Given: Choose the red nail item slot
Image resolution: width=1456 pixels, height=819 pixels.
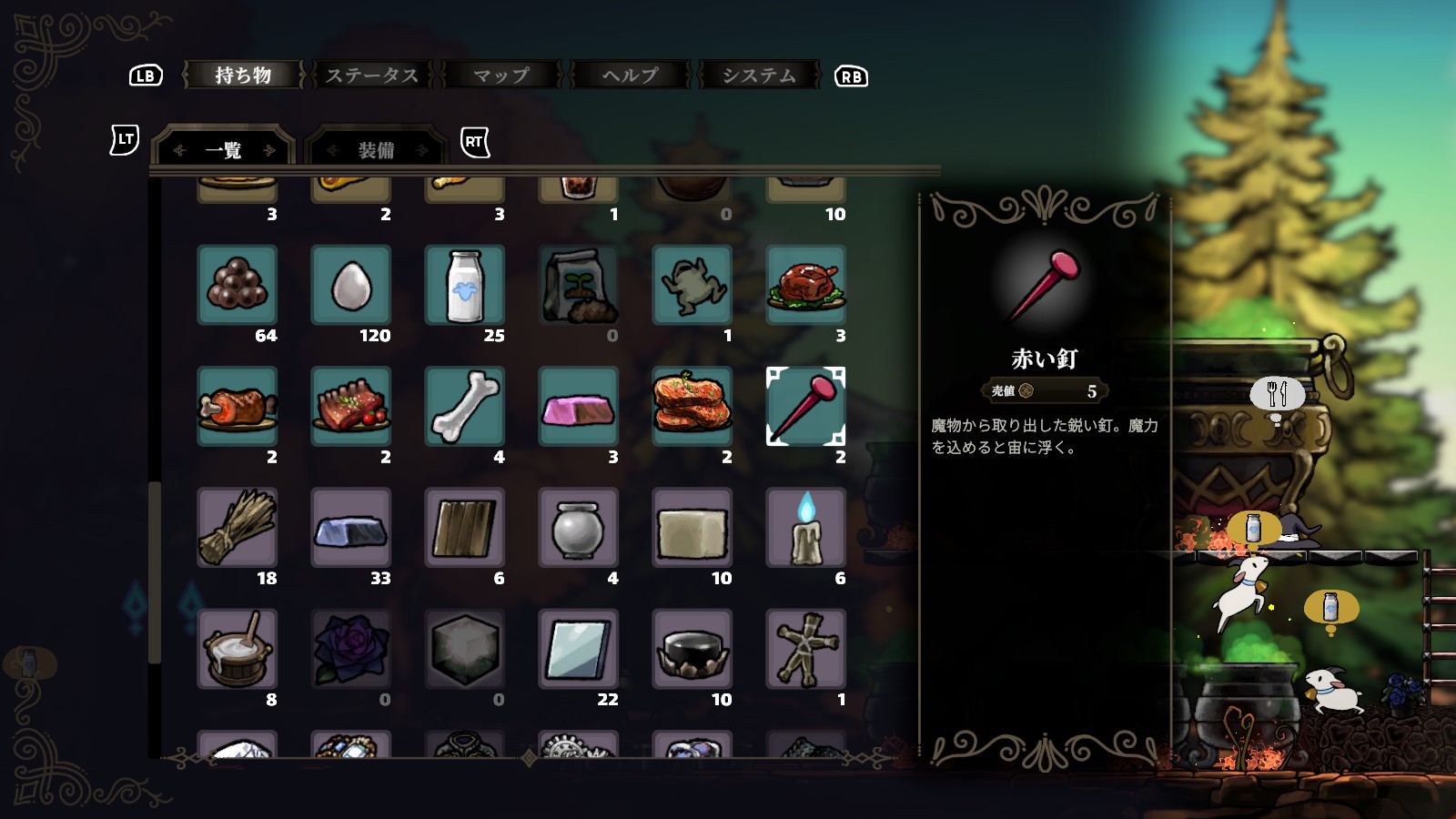Looking at the screenshot, I should point(806,407).
